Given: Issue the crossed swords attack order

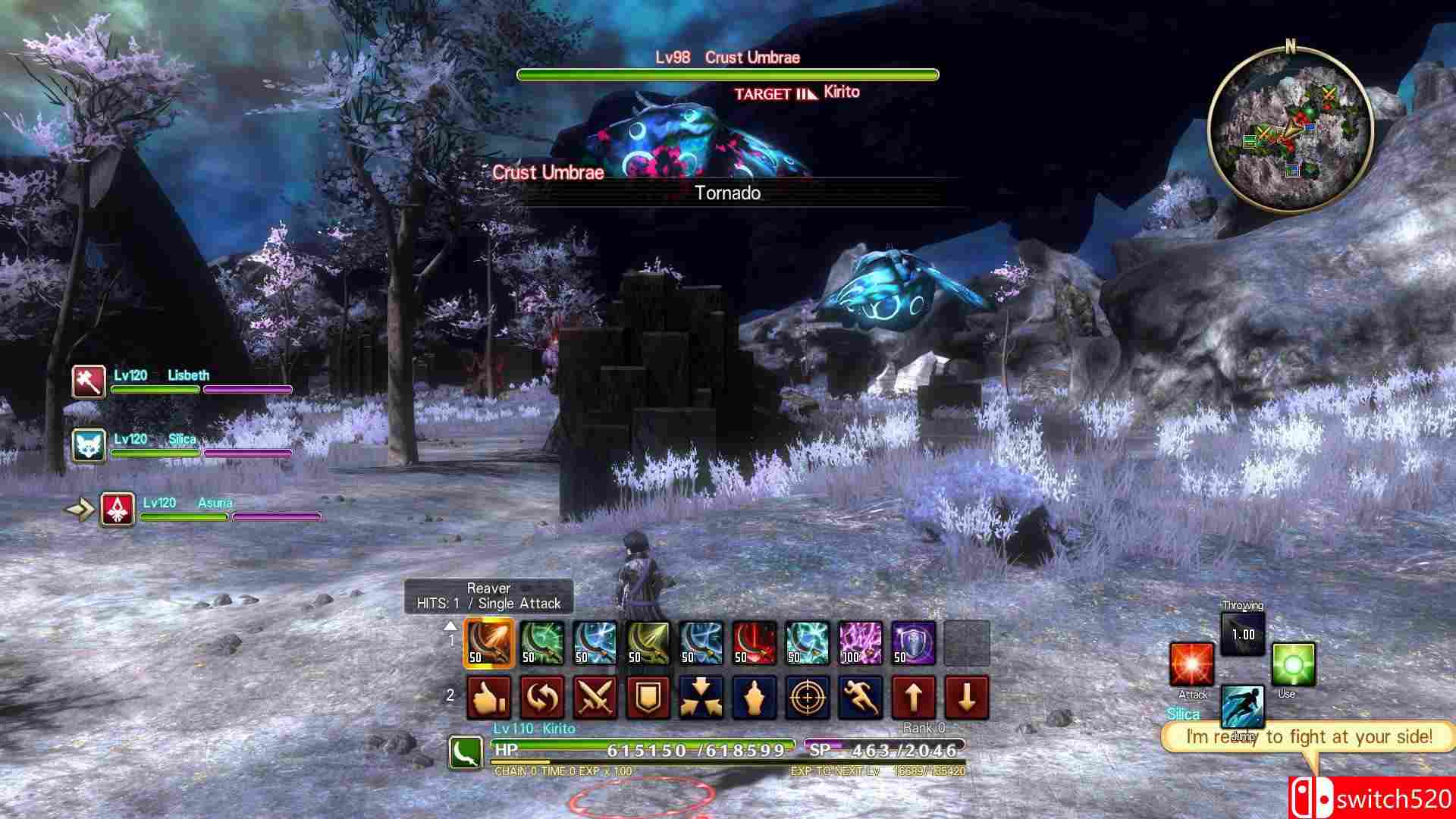Looking at the screenshot, I should 595,698.
